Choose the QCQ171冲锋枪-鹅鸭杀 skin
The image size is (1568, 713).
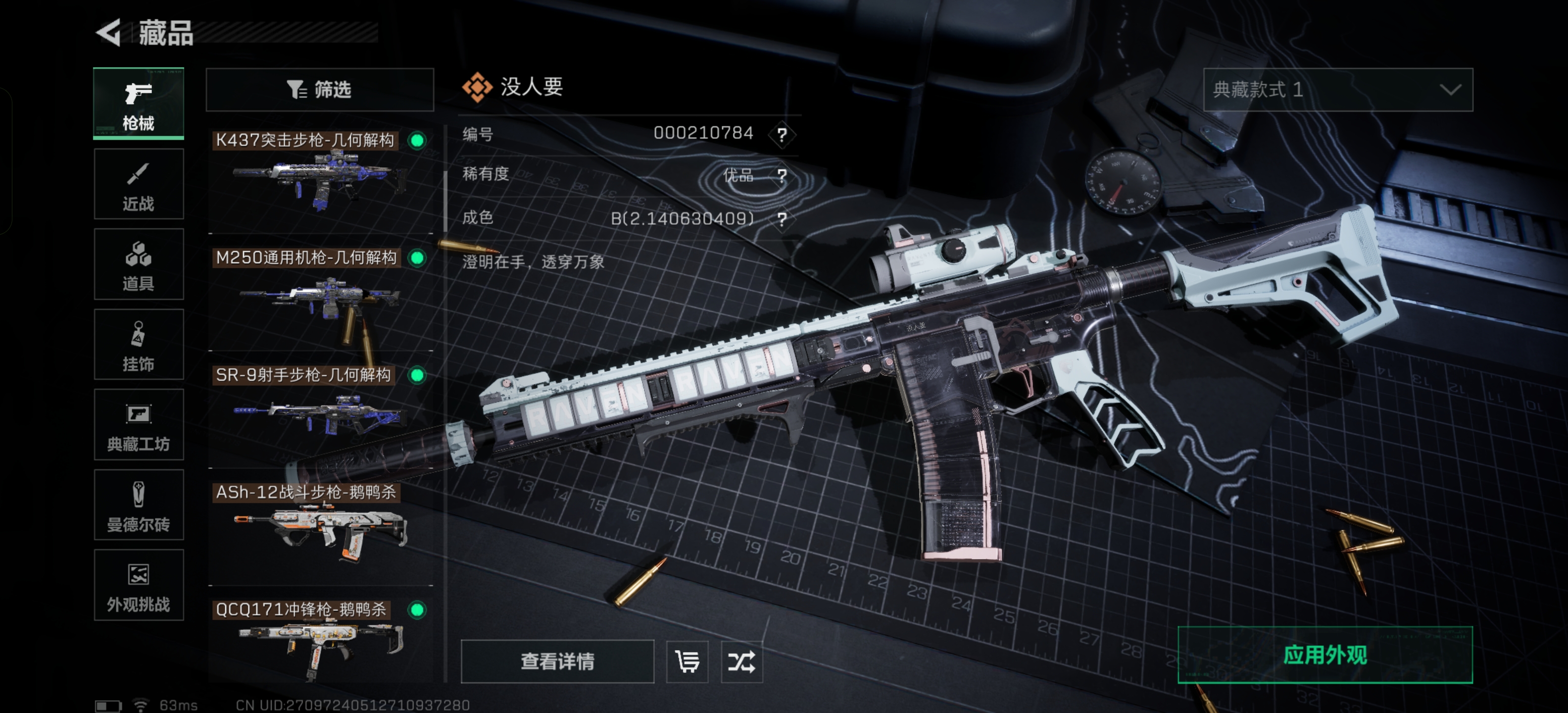pos(320,639)
